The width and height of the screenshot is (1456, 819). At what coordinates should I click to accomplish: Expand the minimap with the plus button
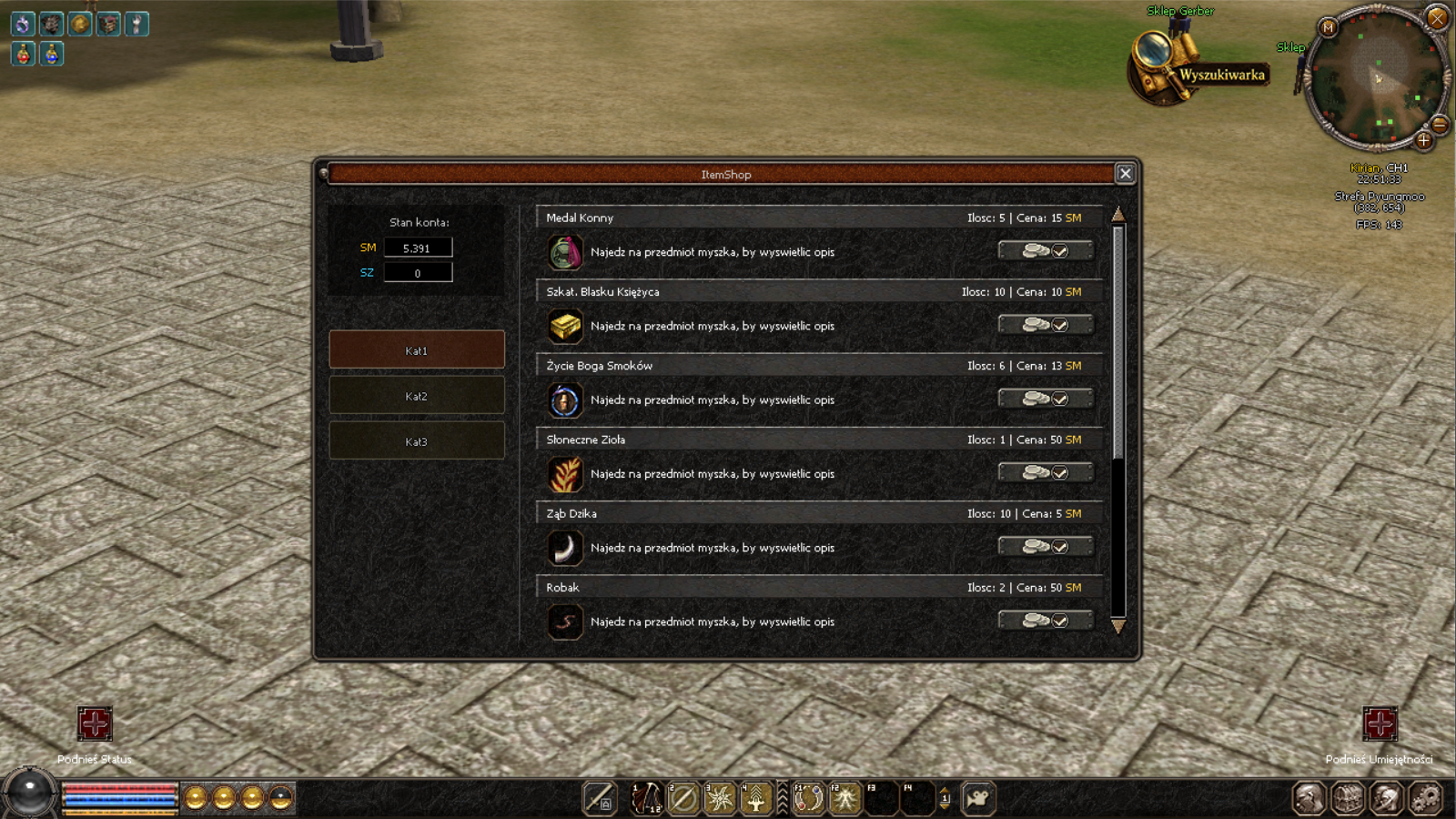[x=1424, y=141]
